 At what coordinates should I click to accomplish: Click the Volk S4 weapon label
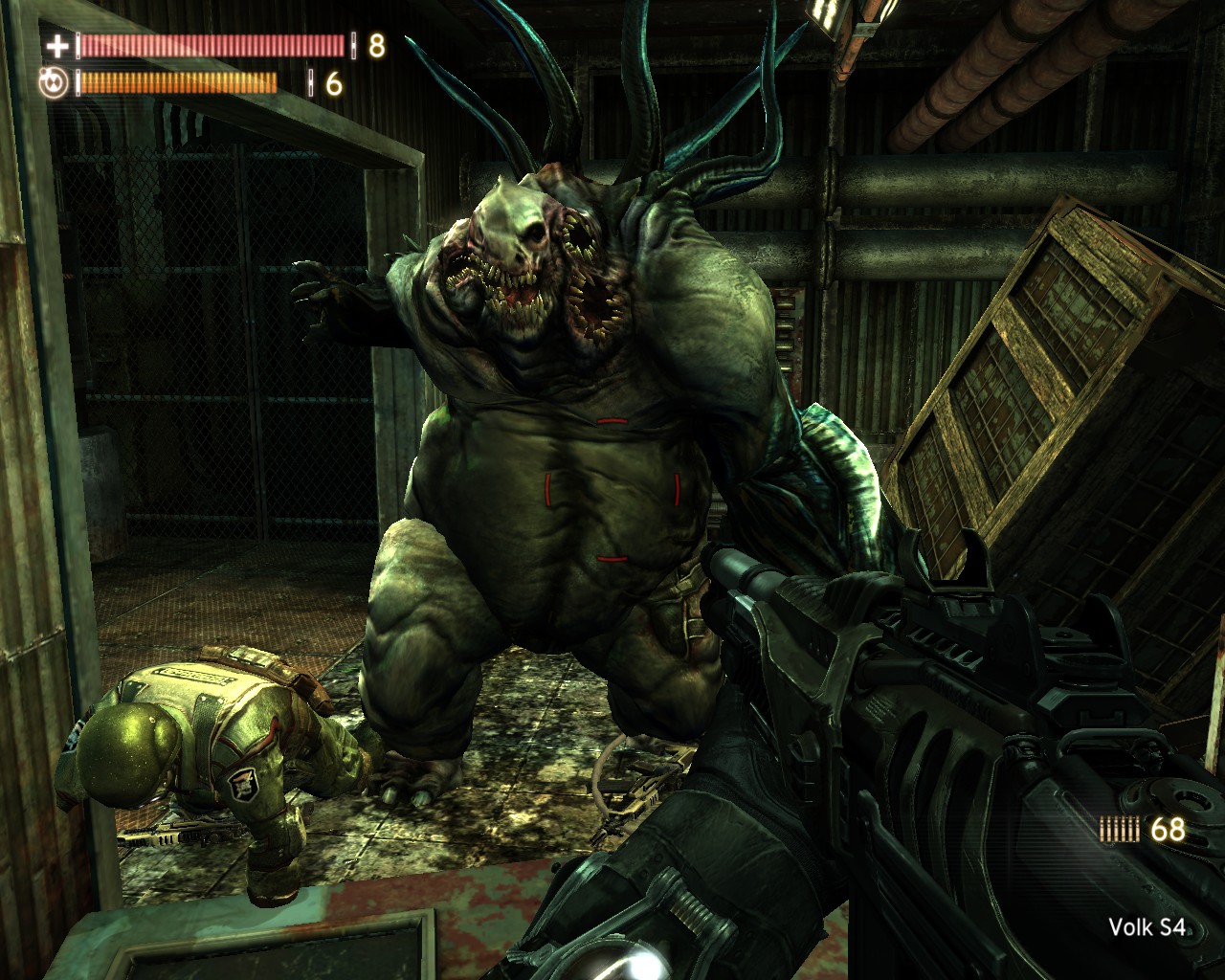pyautogui.click(x=1147, y=926)
